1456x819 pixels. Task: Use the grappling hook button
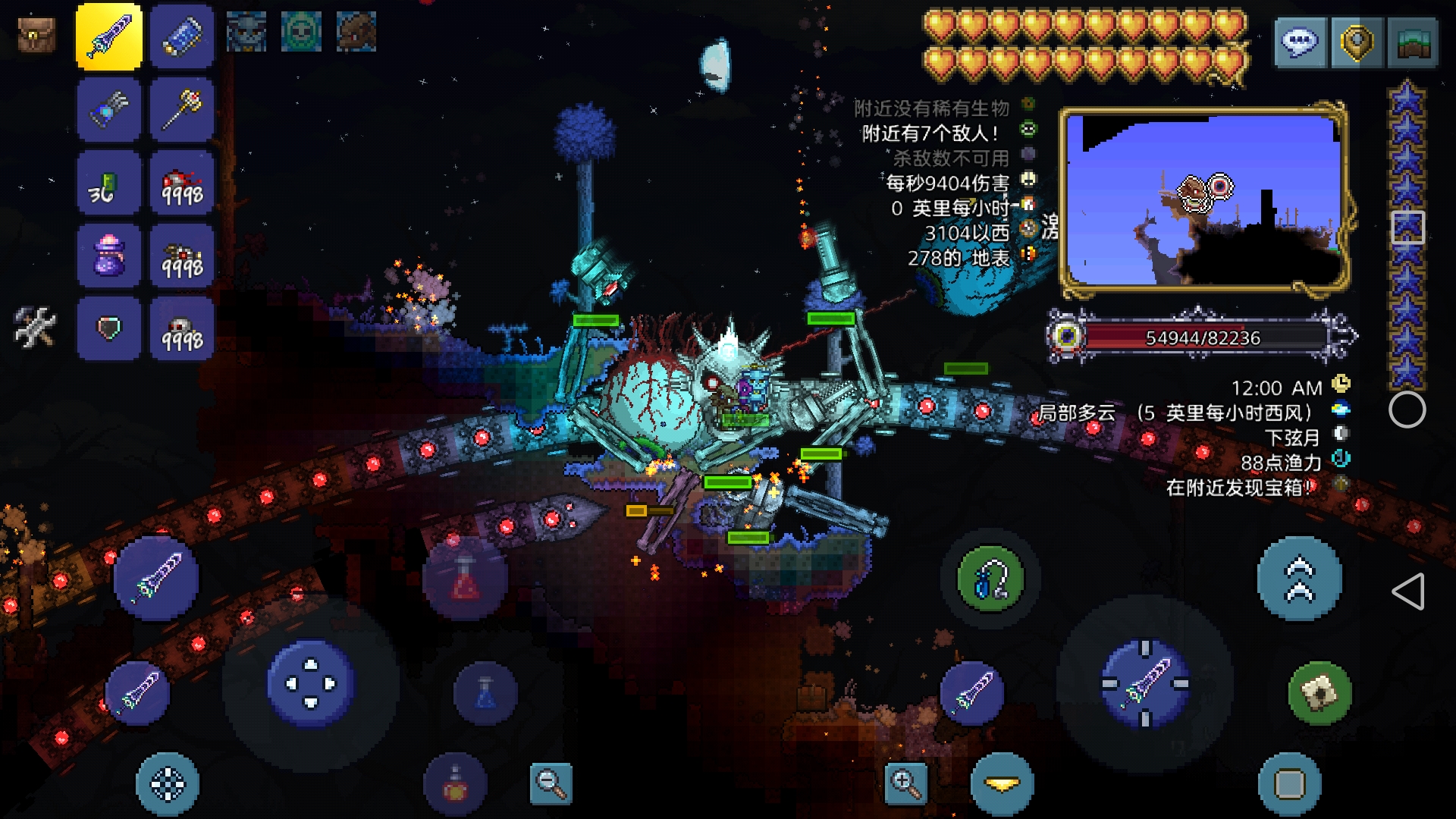pos(990,579)
